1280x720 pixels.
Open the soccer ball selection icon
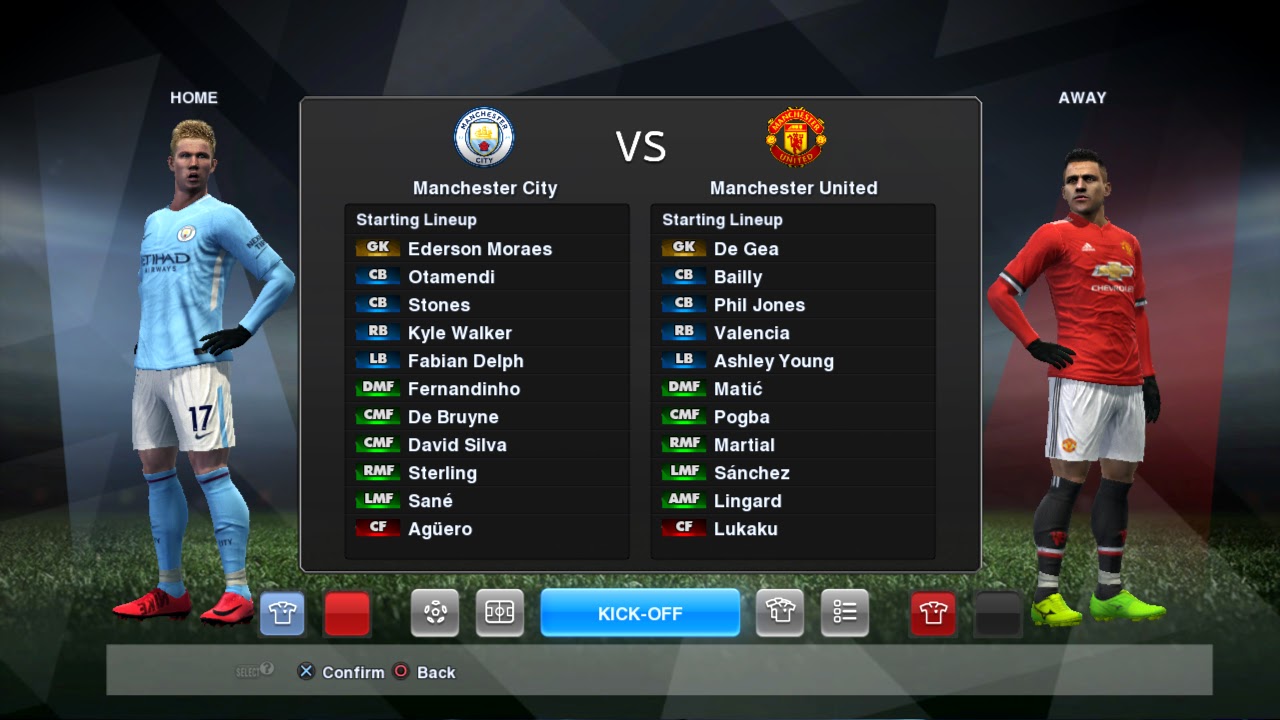tap(435, 613)
